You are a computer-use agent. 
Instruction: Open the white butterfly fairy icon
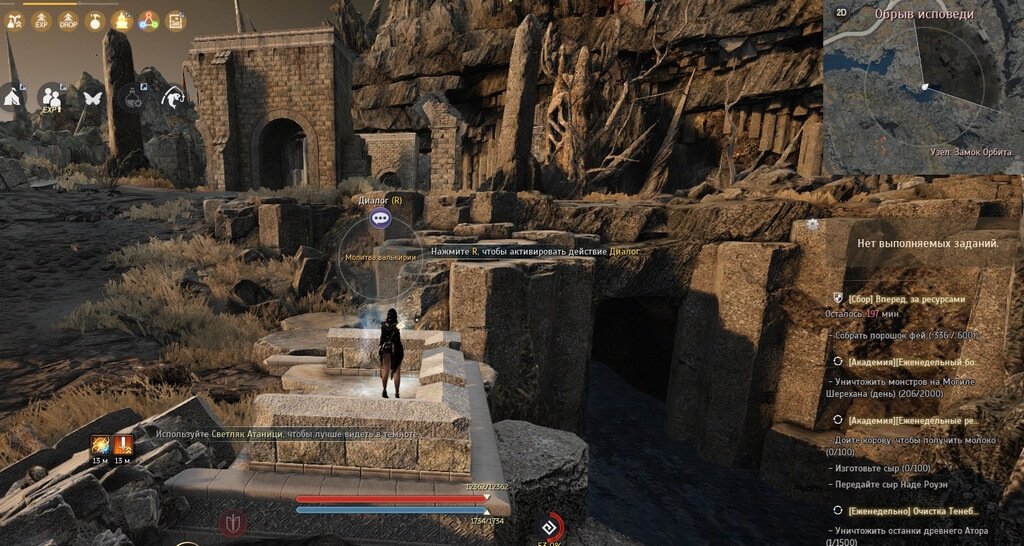coord(93,97)
